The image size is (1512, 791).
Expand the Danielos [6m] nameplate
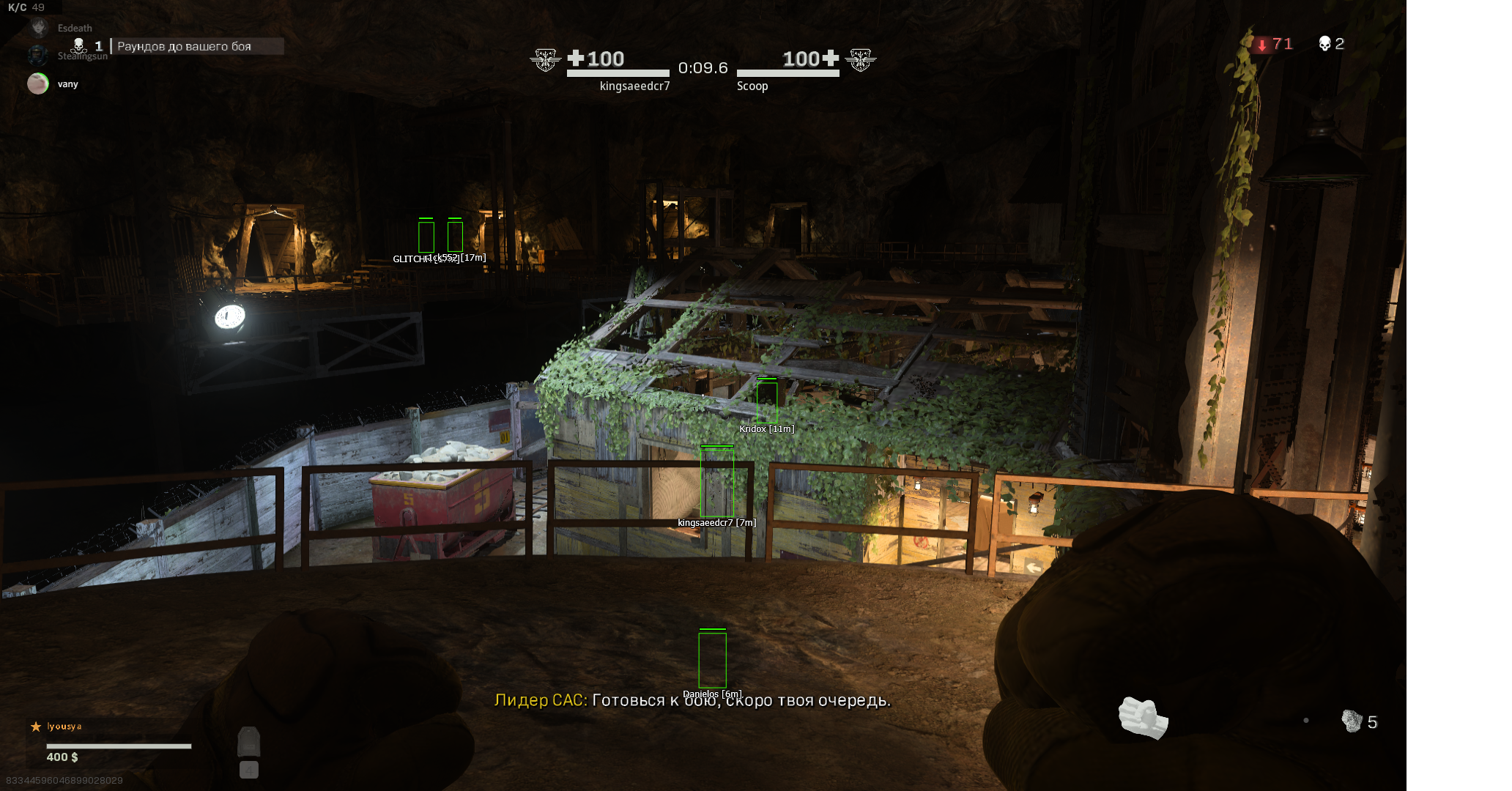pyautogui.click(x=711, y=692)
